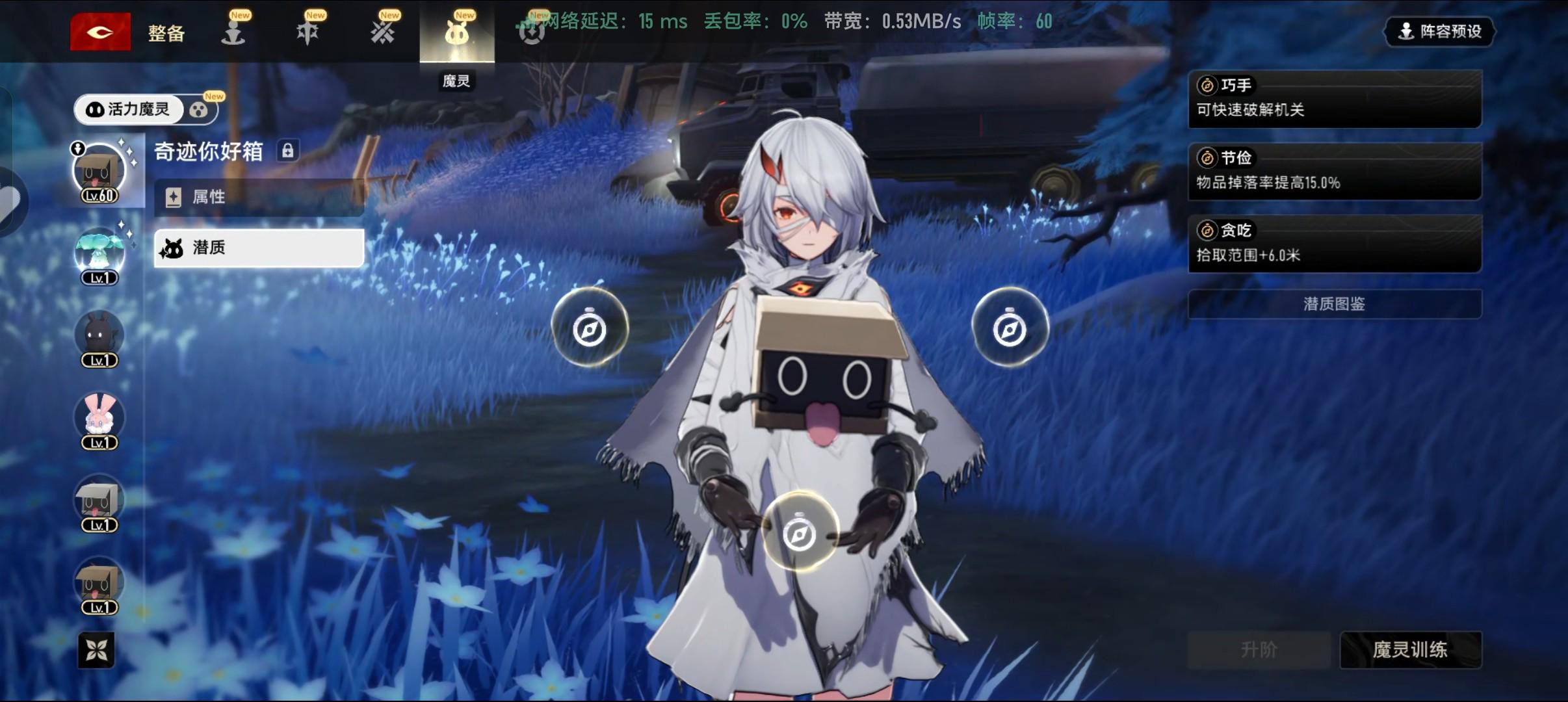Viewport: 1568px width, 702px height.
Task: Open the 阵容预设 lineup presets
Action: point(1439,31)
